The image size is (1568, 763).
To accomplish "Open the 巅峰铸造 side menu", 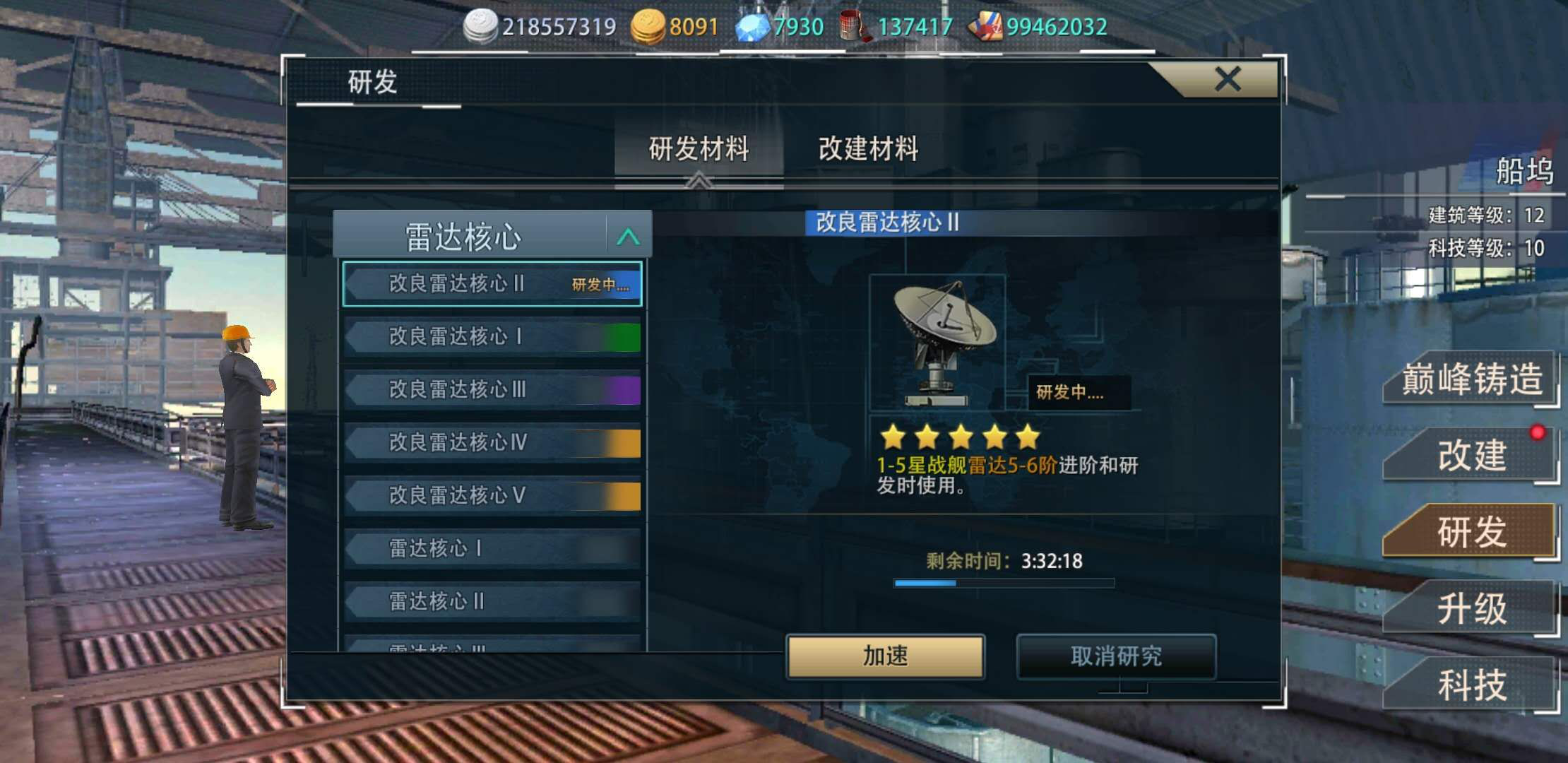I will tap(1471, 379).
